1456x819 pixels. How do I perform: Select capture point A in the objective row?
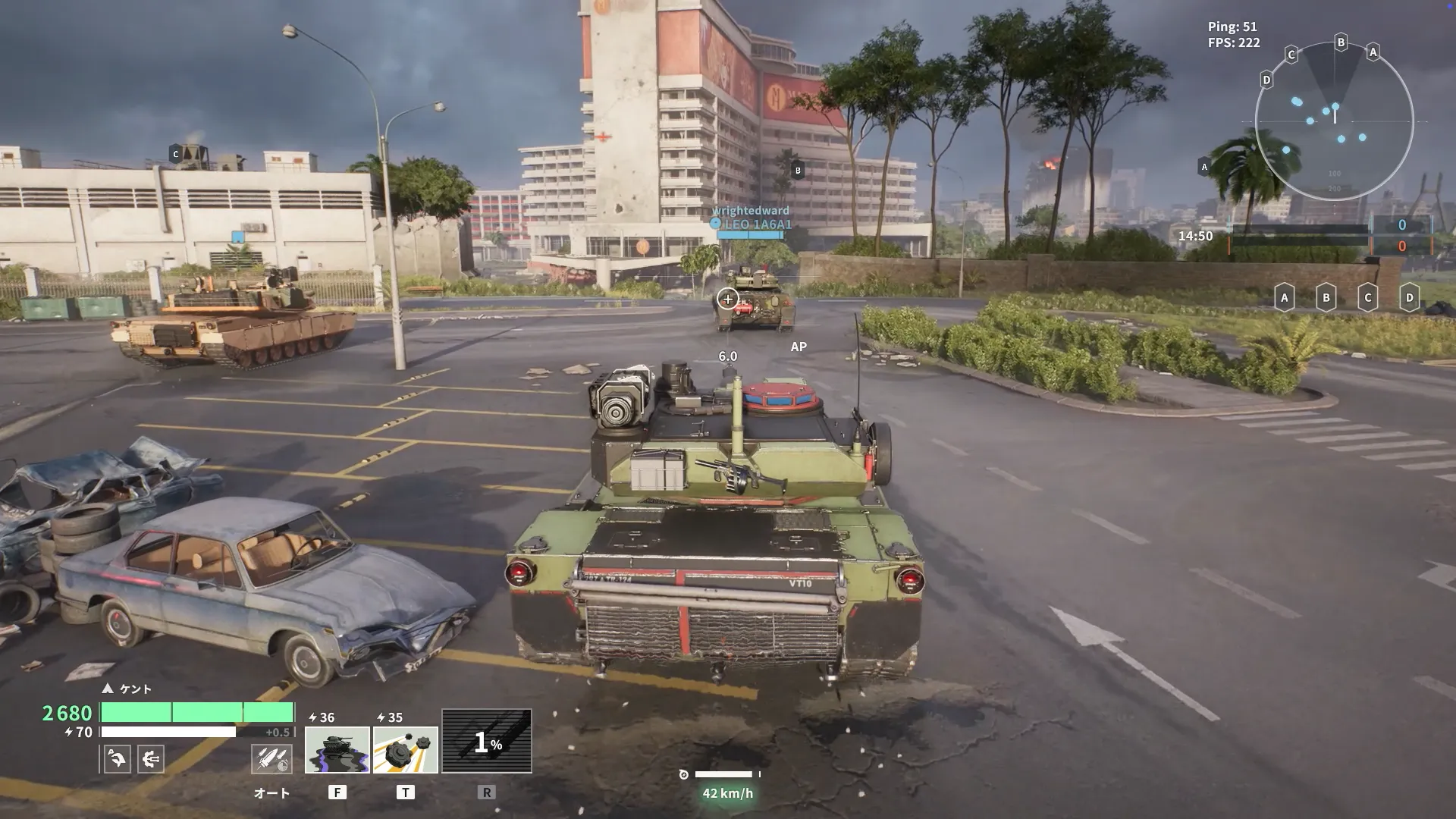point(1284,297)
